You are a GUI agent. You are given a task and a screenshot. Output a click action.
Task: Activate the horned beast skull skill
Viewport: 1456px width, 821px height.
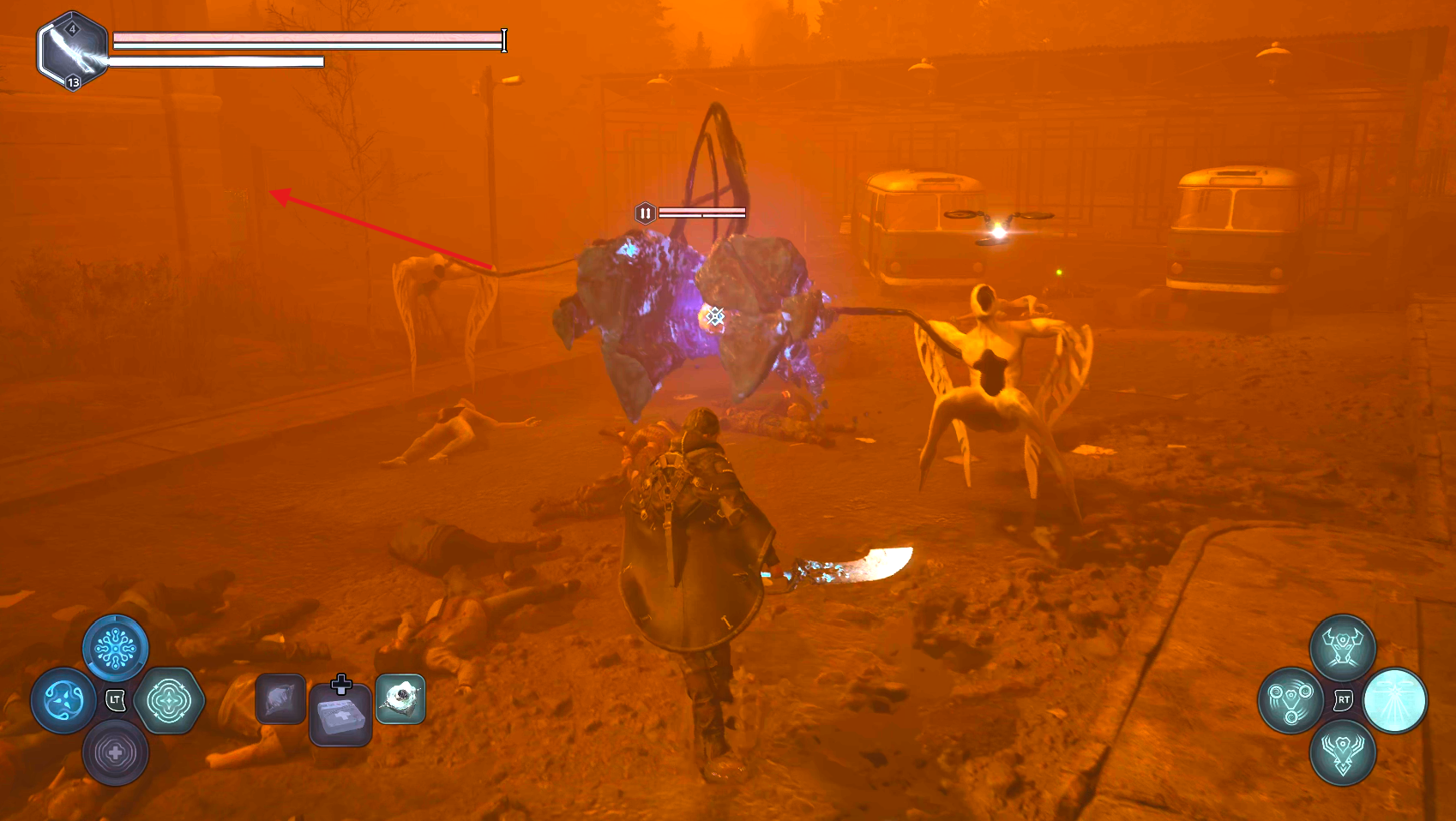[1343, 647]
